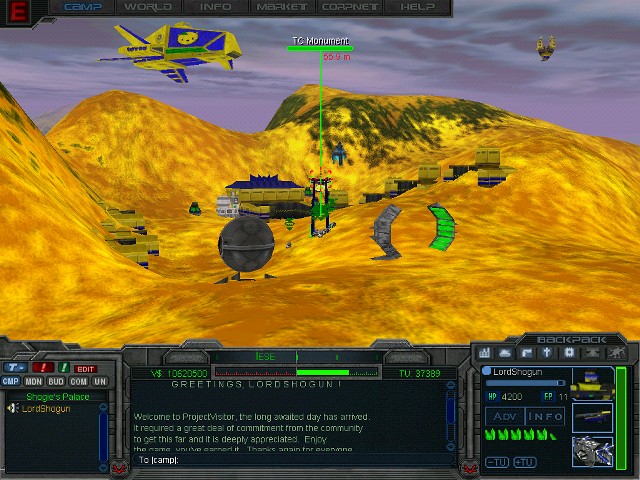Open the Corpnet menu
The width and height of the screenshot is (640, 480).
348,7
